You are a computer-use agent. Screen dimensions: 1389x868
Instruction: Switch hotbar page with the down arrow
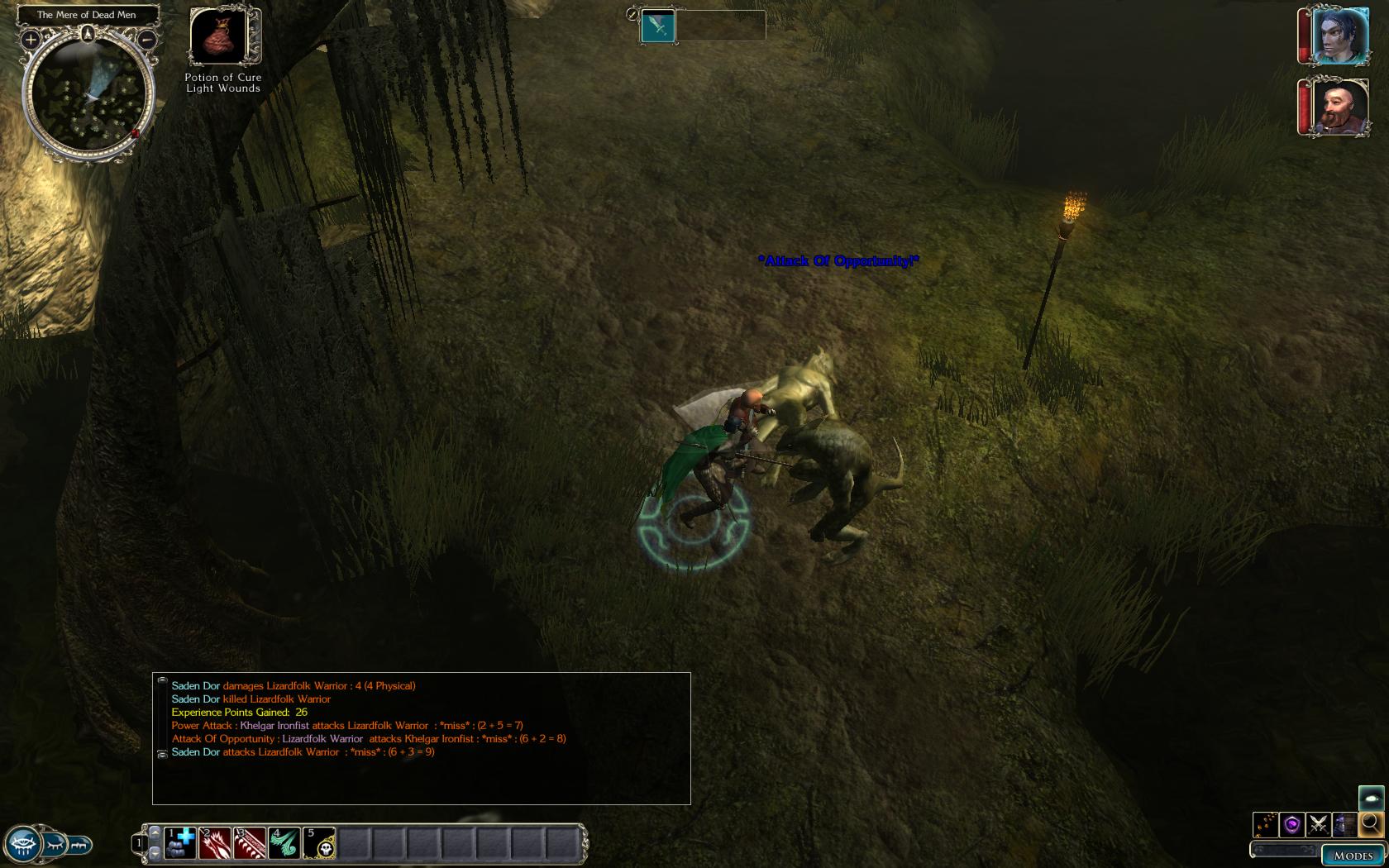click(155, 851)
